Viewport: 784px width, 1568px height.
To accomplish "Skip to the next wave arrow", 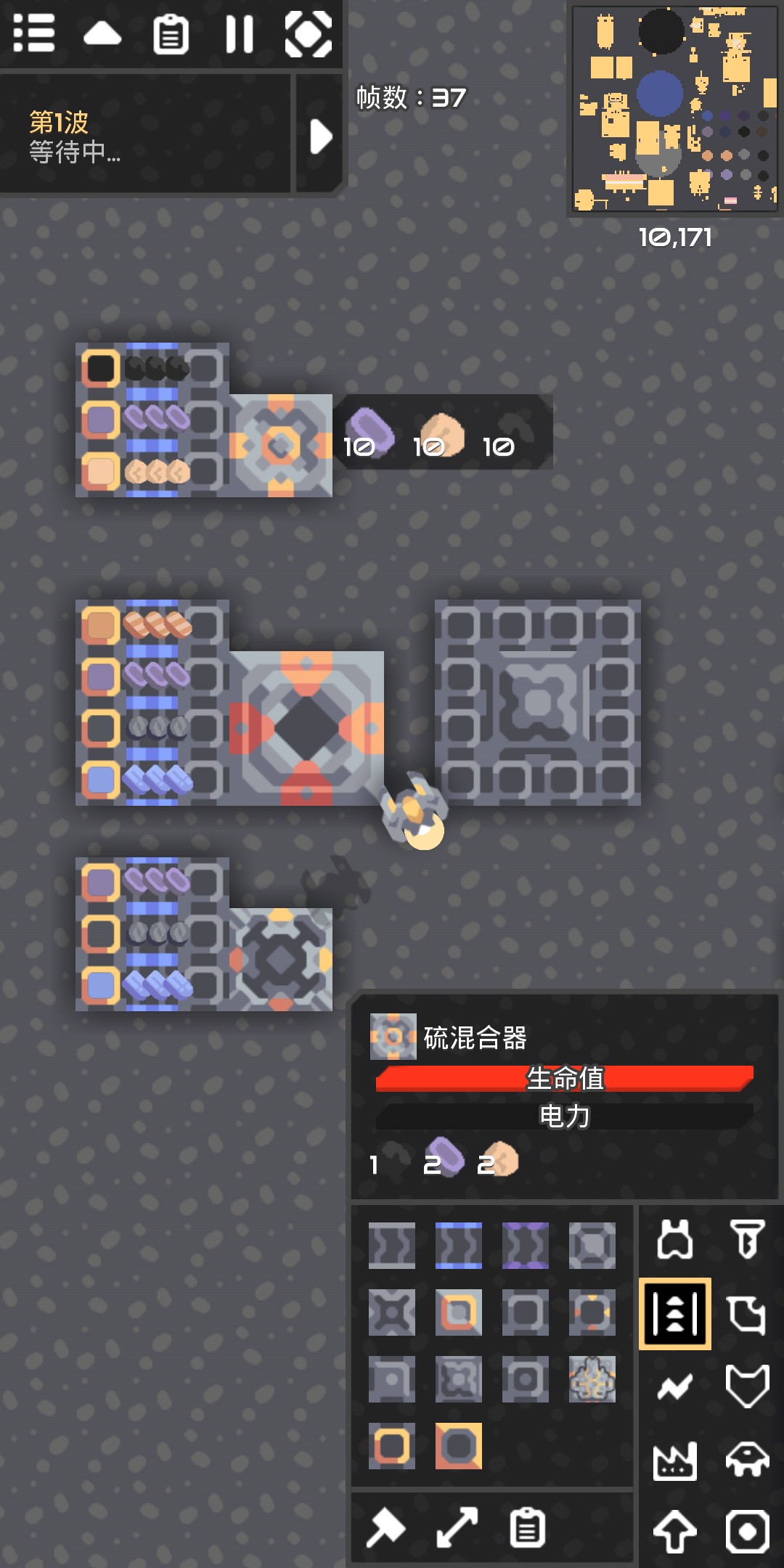I will (320, 136).
